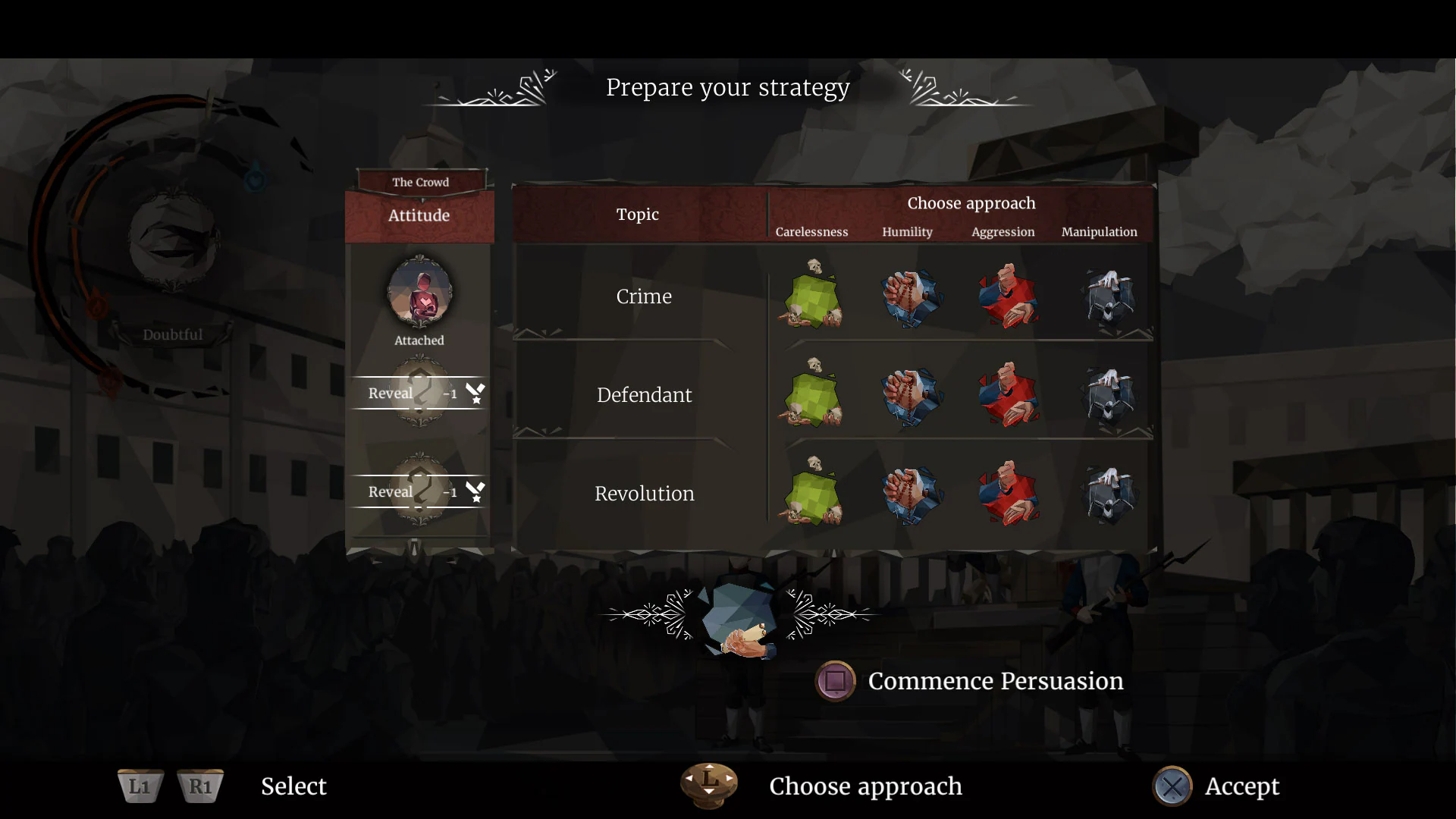The image size is (1456, 819).
Task: Expand the Crime topic row
Action: point(644,297)
